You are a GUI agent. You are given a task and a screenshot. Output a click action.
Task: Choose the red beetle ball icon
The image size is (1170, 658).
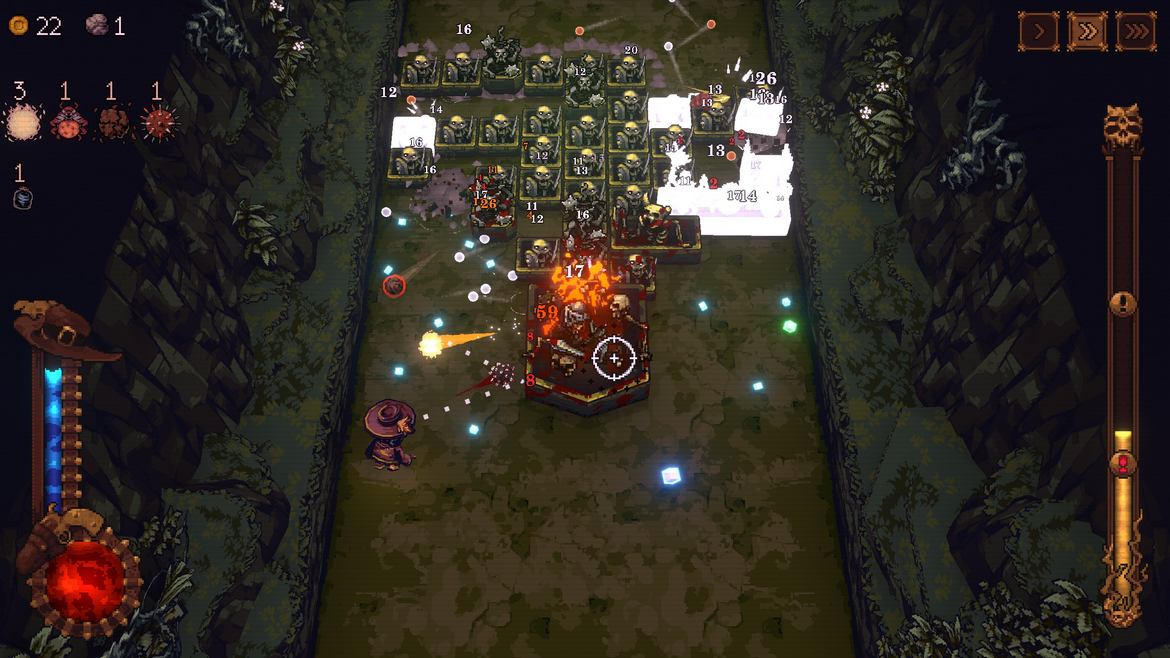[66, 123]
